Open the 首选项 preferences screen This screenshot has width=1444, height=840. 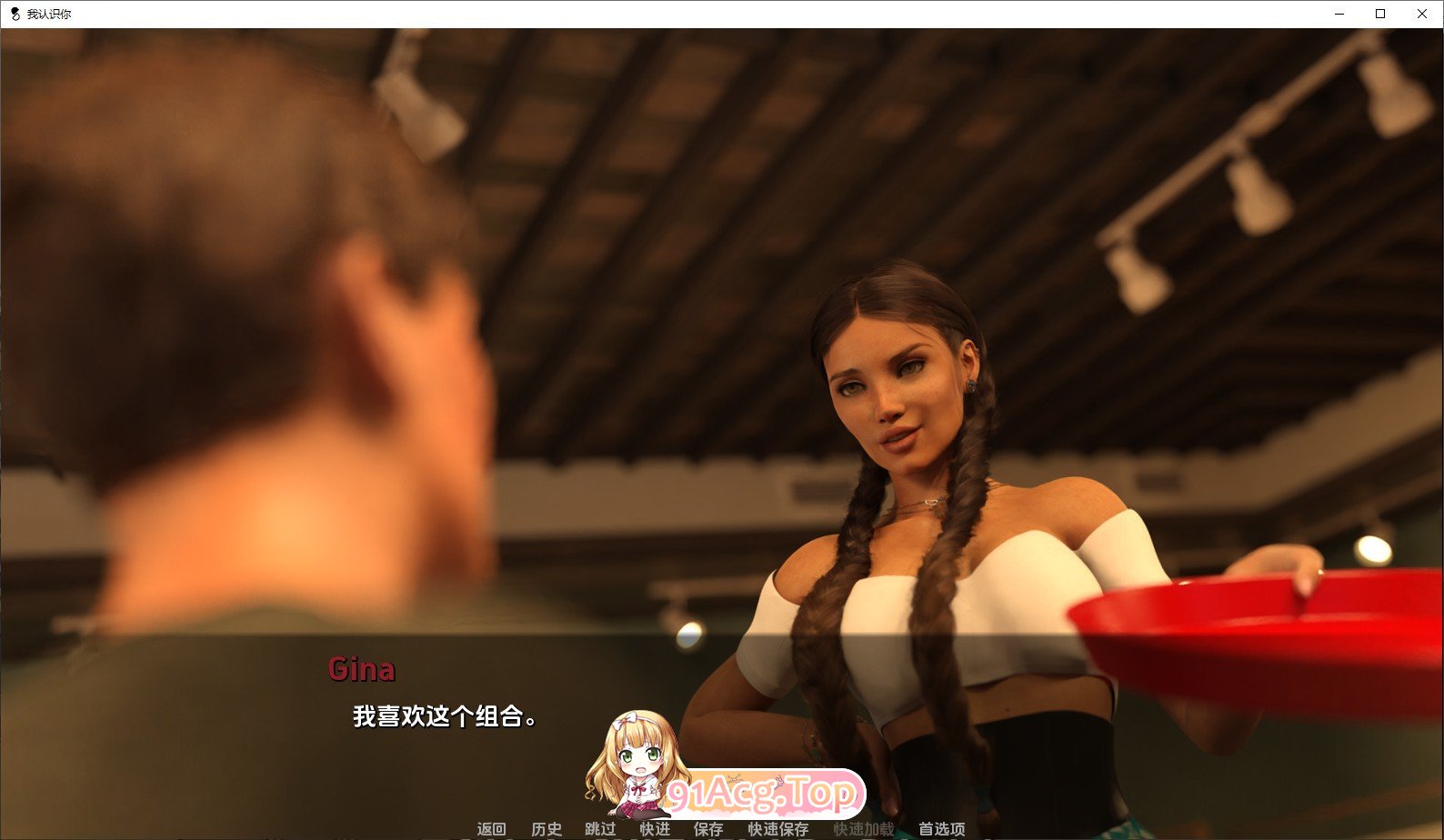(x=943, y=829)
